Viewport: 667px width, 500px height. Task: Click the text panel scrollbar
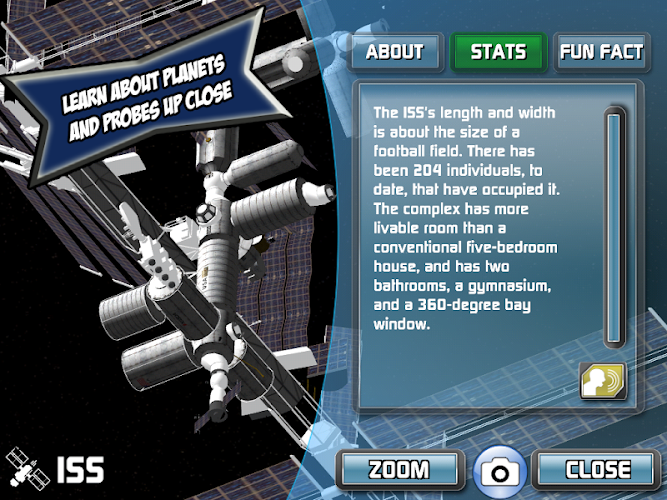614,228
